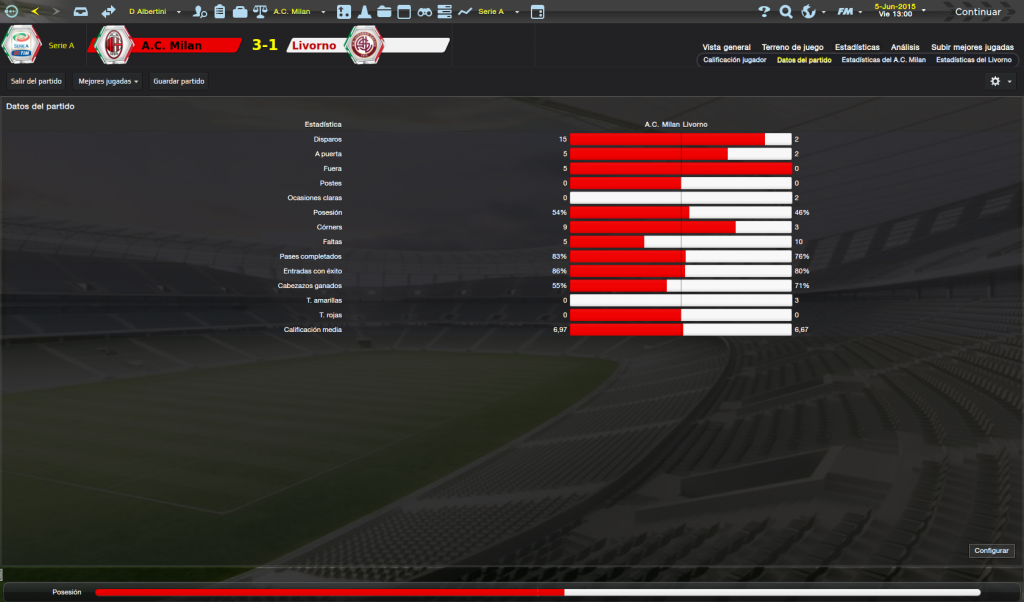Open the Mejores jugadas dropdown
Screen dimensions: 1024x602
108,81
